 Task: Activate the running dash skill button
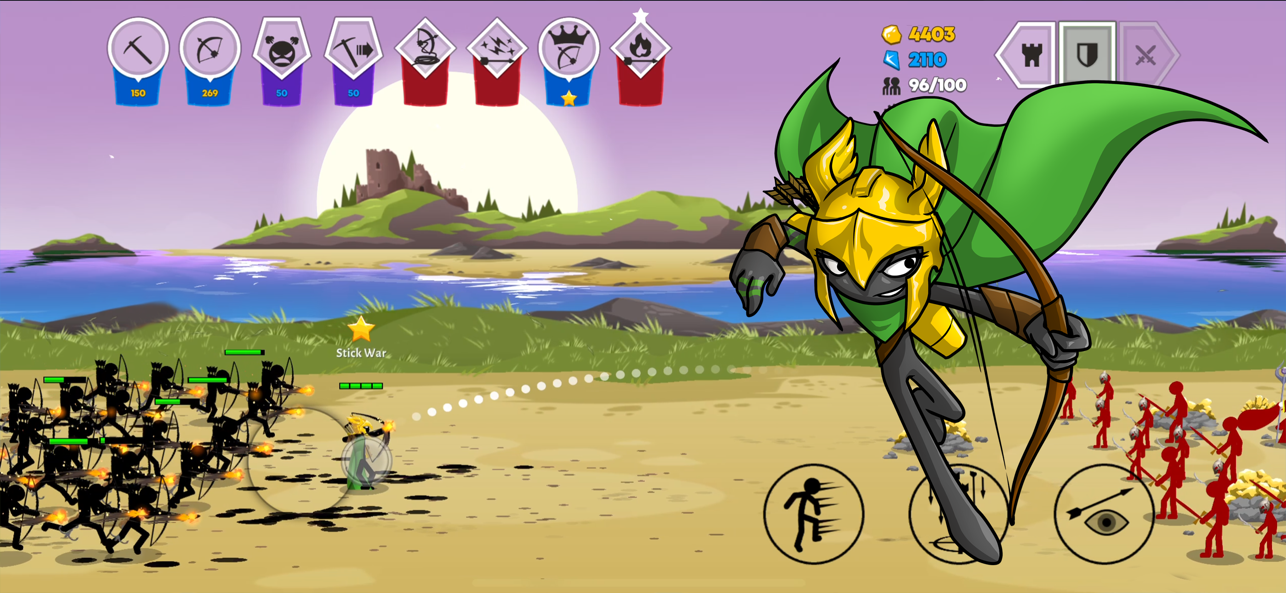pyautogui.click(x=813, y=513)
